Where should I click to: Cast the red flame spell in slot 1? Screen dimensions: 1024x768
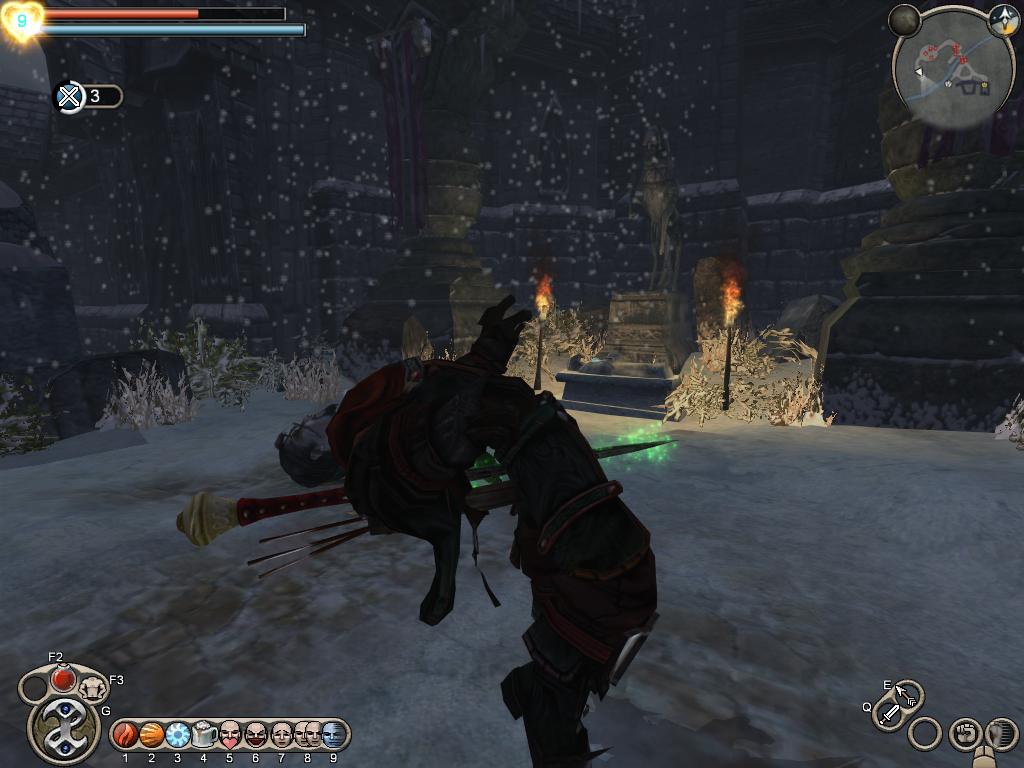click(x=126, y=735)
